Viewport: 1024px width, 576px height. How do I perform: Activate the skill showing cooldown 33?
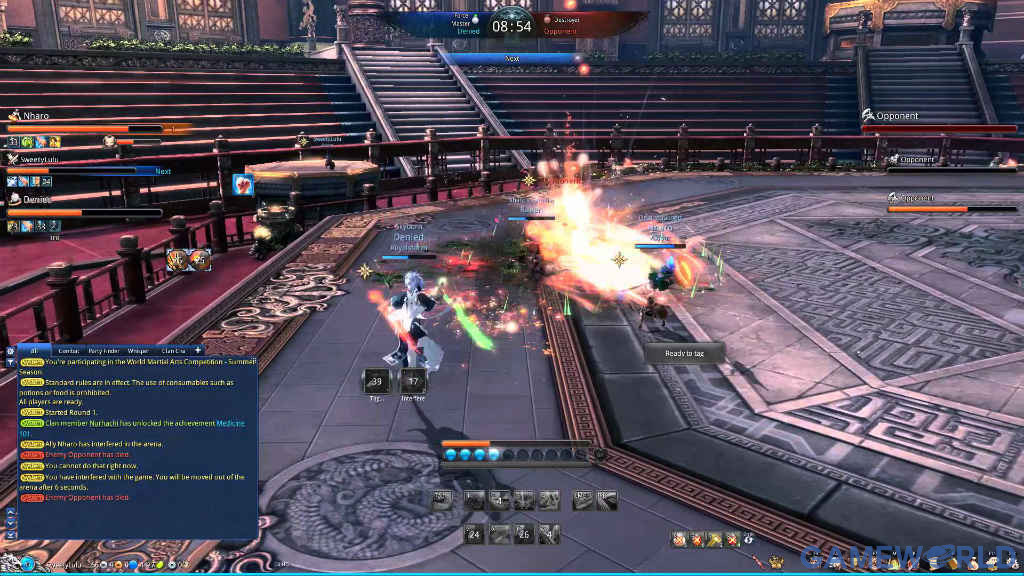(x=377, y=381)
